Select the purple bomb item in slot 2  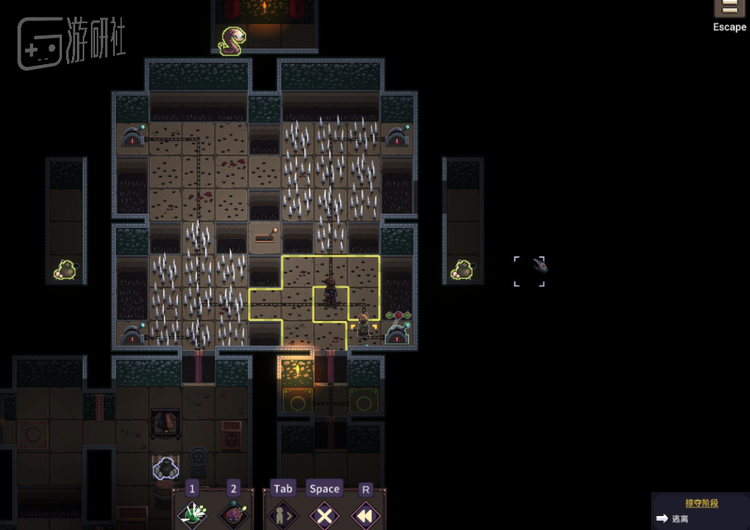tap(233, 516)
